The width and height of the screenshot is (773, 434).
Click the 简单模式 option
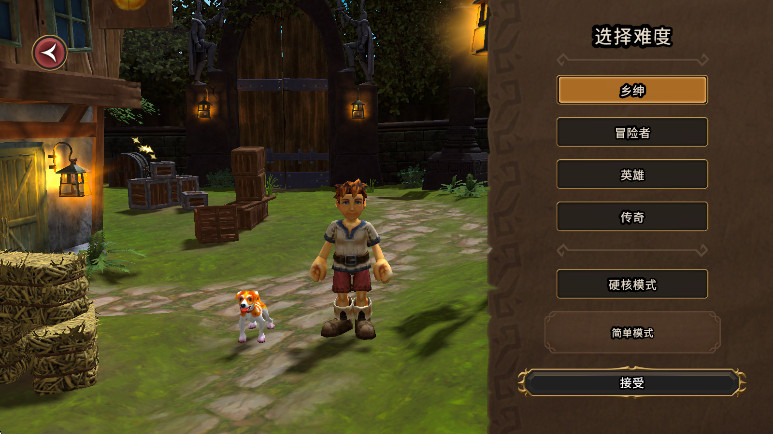(x=632, y=332)
